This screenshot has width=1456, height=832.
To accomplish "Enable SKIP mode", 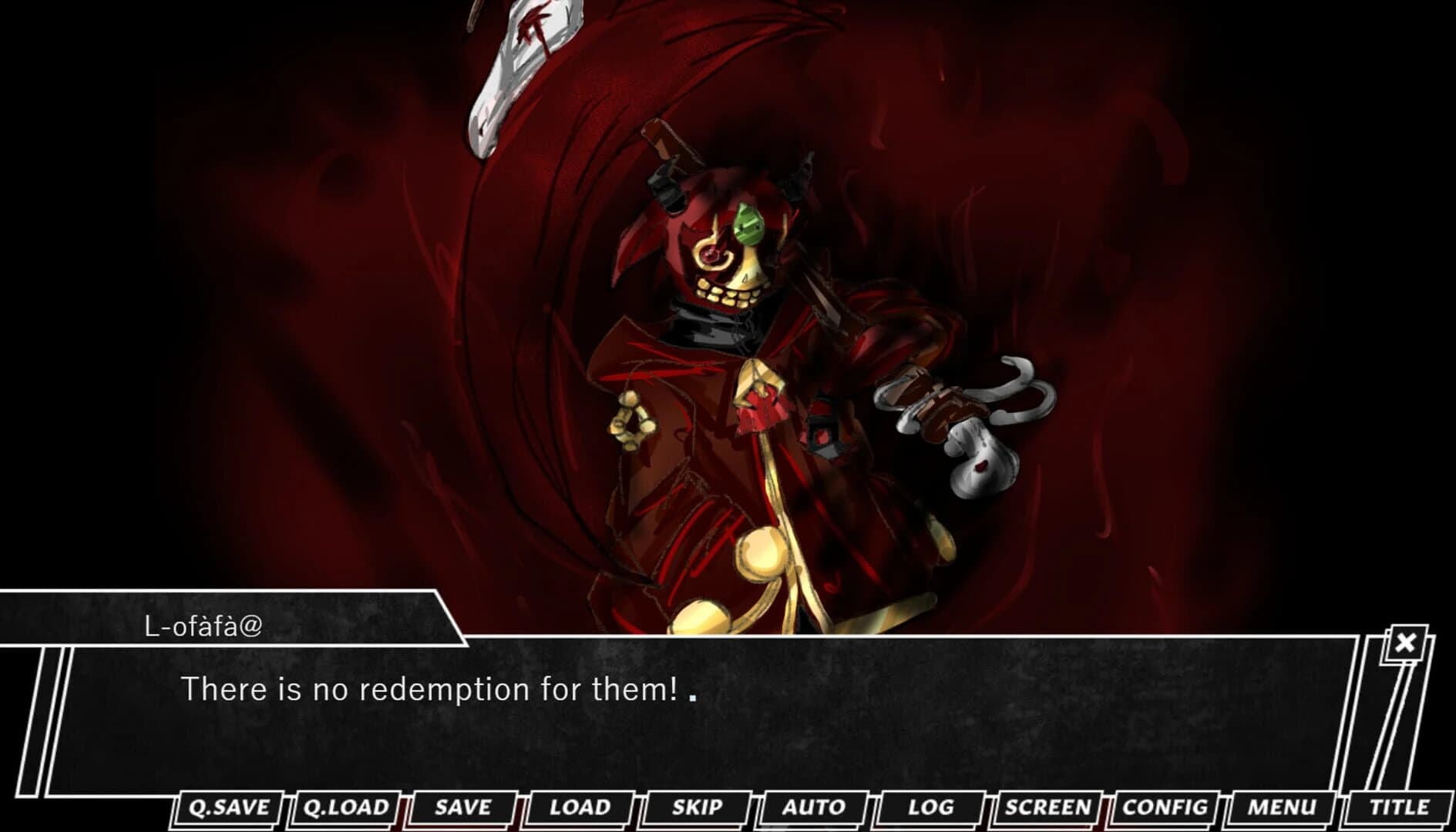I will click(x=694, y=808).
